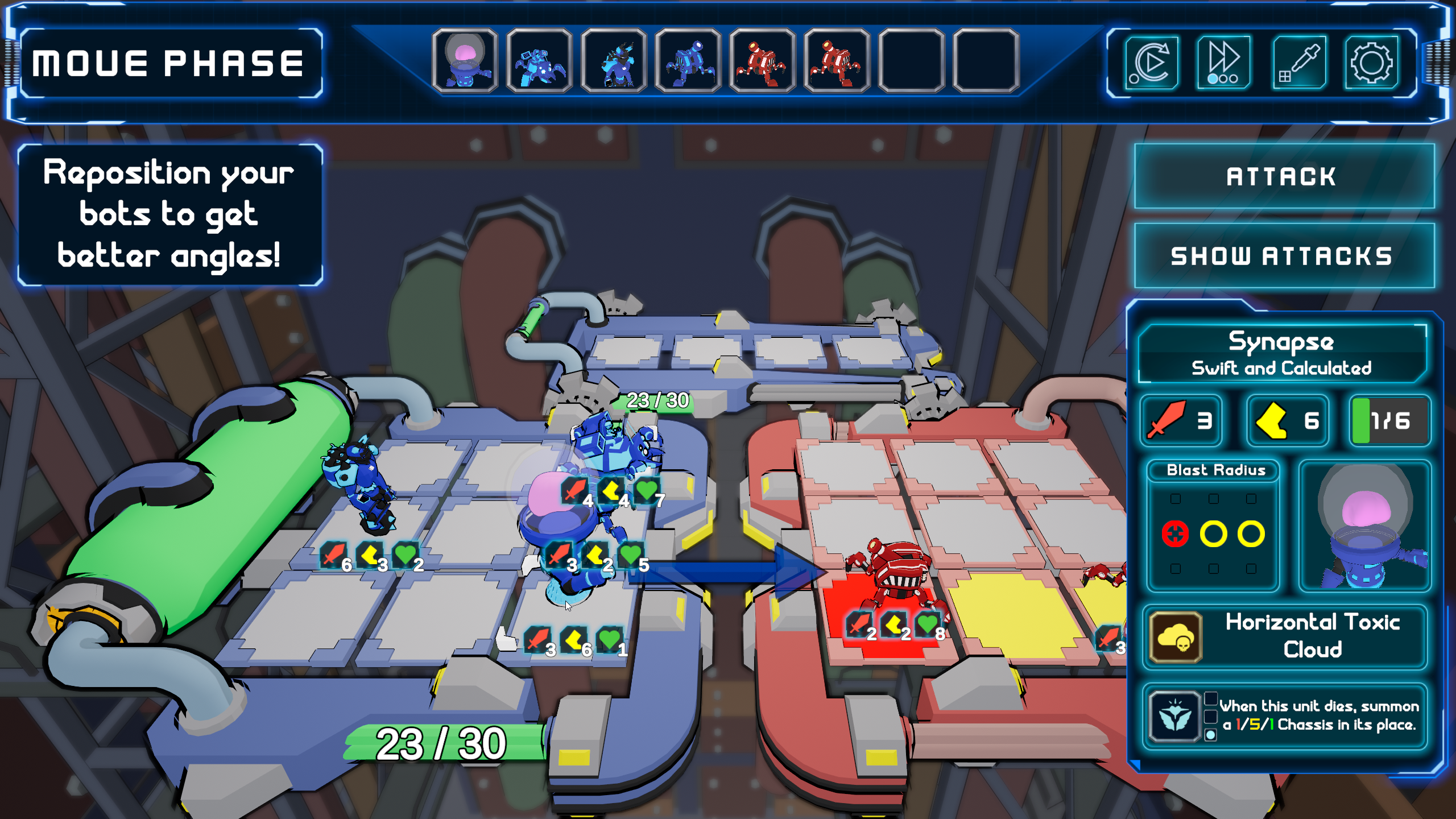
Task: Toggle the SHOW ATTACKS button
Action: (1284, 256)
